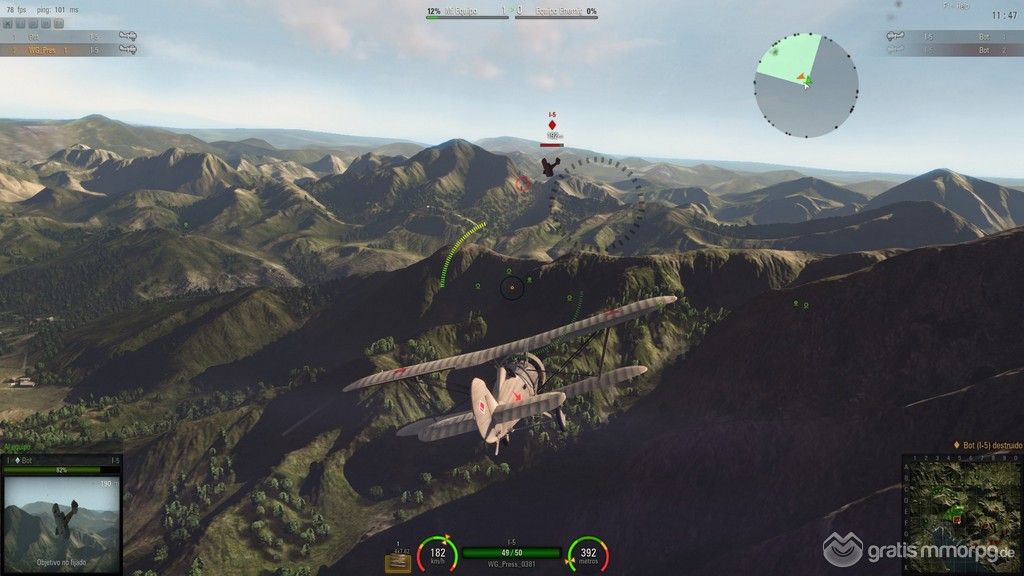Click the circular radar display
This screenshot has height=576, width=1024.
[x=806, y=86]
